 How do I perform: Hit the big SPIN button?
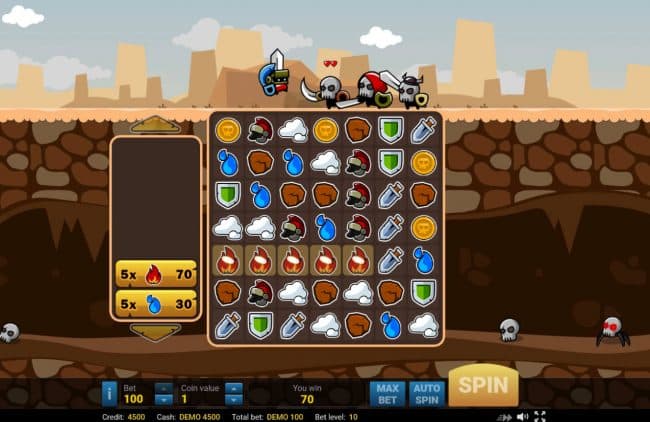[483, 385]
